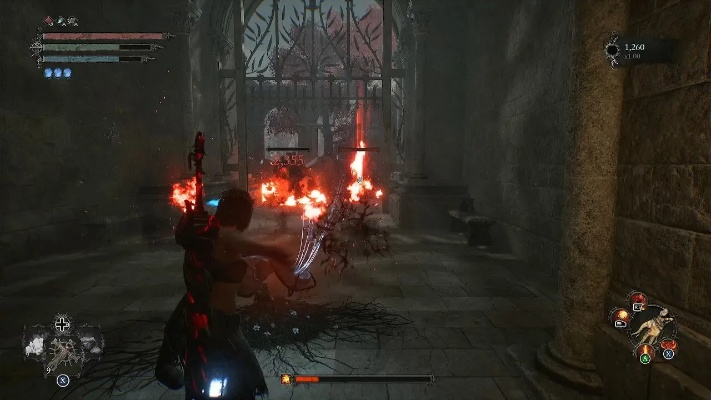Select the glowing fireball spell on the wheel's left
Screen dimensions: 711x400
pyautogui.click(x=622, y=316)
